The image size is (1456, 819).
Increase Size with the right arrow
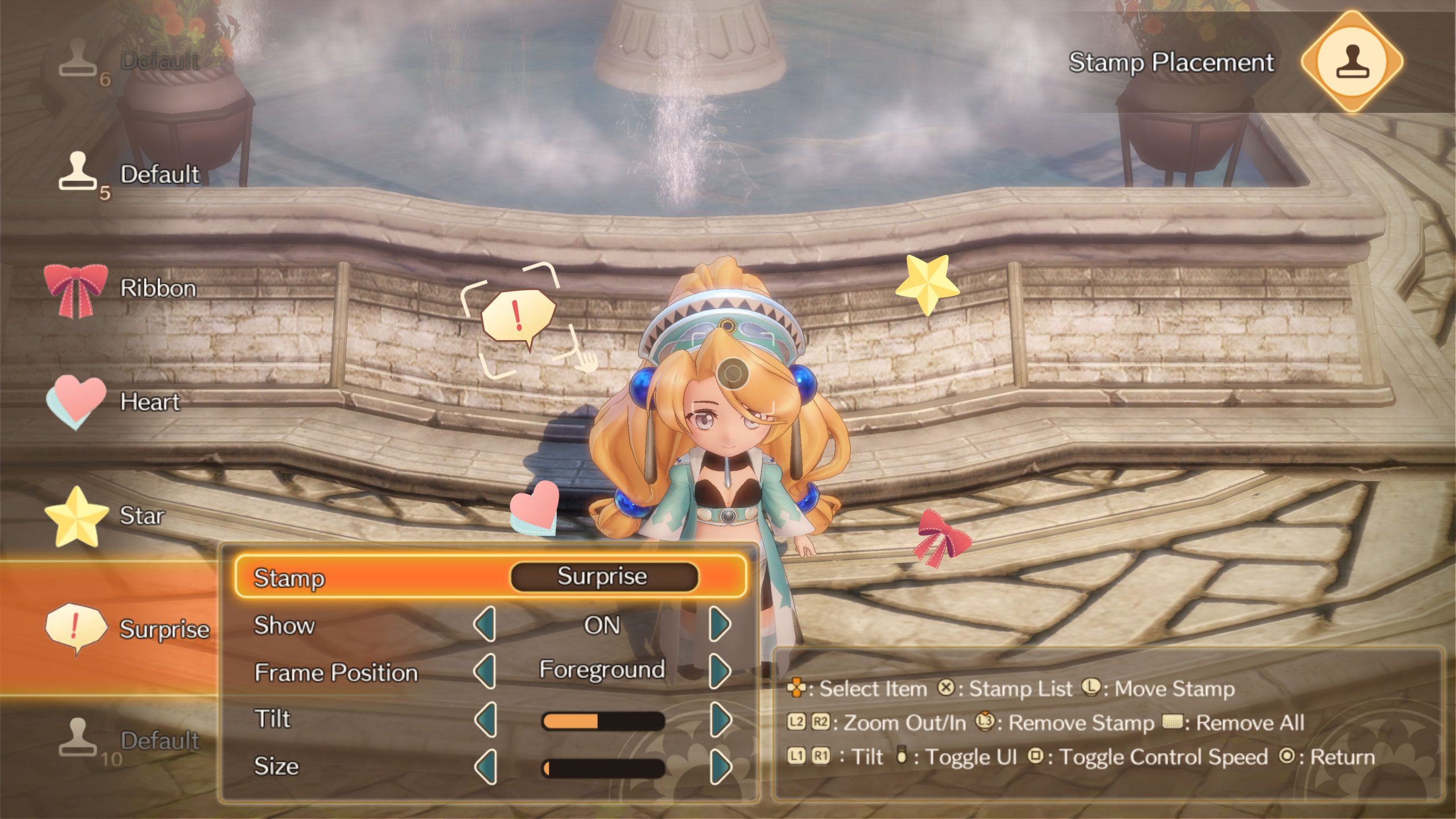tap(720, 767)
